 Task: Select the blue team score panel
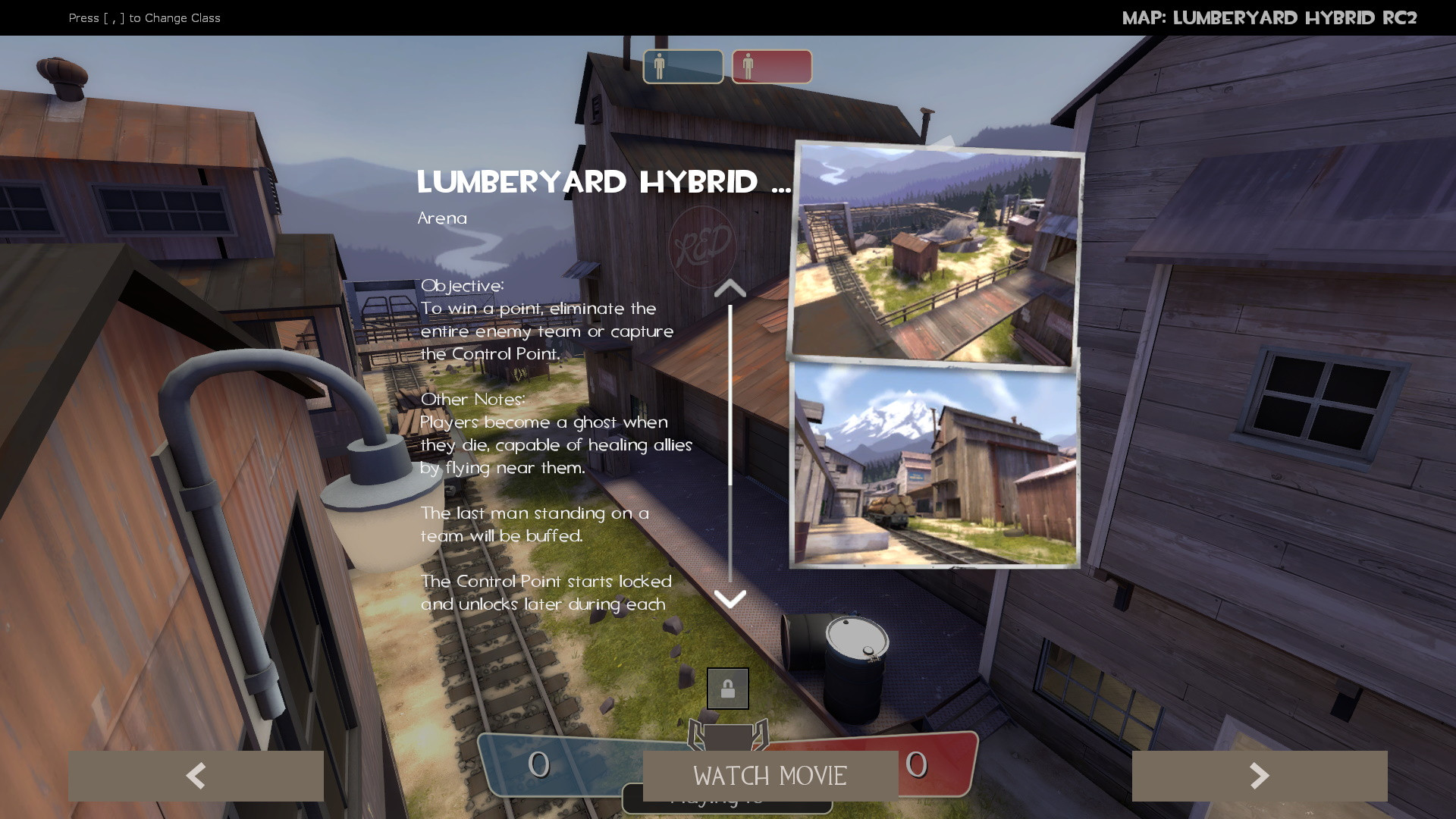pyautogui.click(x=576, y=767)
